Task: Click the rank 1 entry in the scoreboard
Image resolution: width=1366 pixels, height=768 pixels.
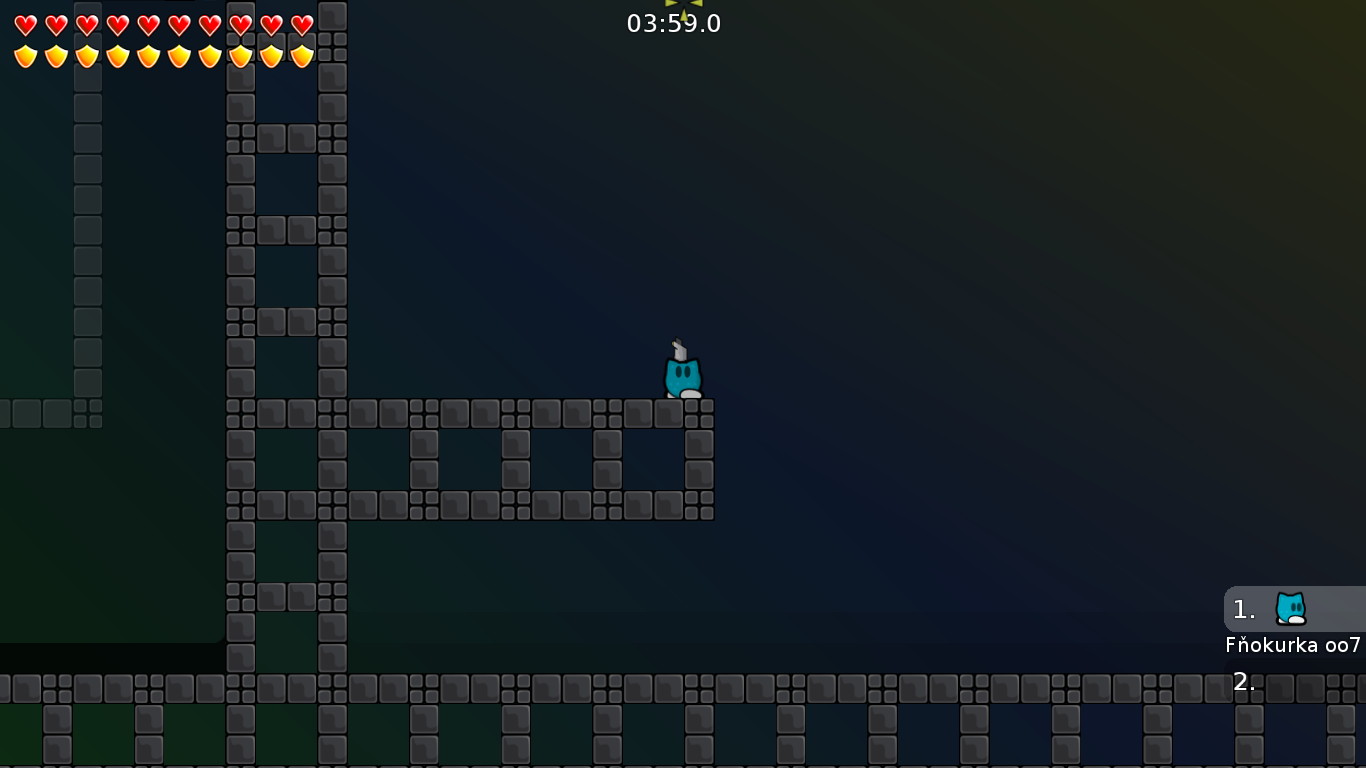Action: [1243, 609]
